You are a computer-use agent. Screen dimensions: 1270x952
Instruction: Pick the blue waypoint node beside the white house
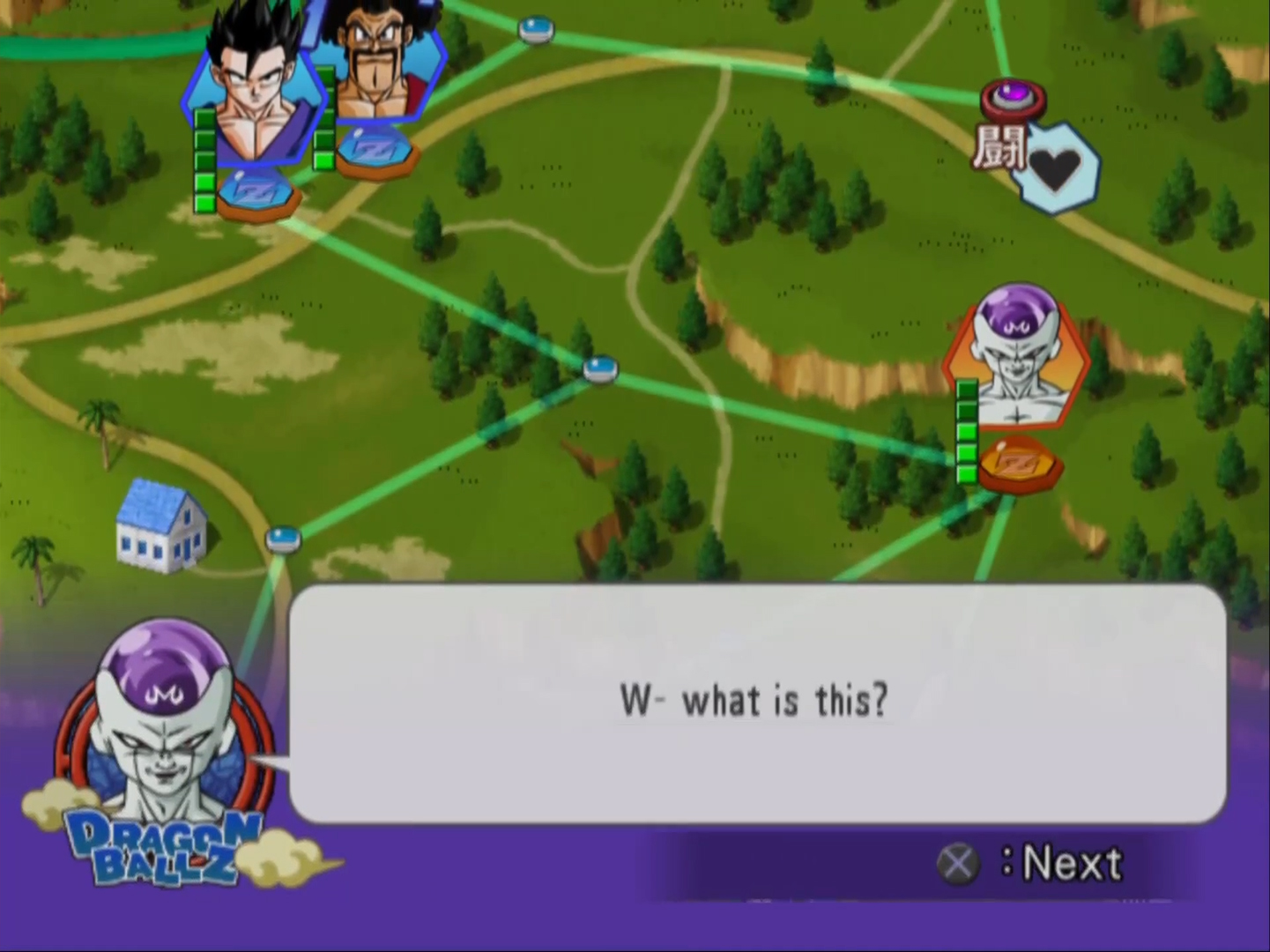point(283,537)
